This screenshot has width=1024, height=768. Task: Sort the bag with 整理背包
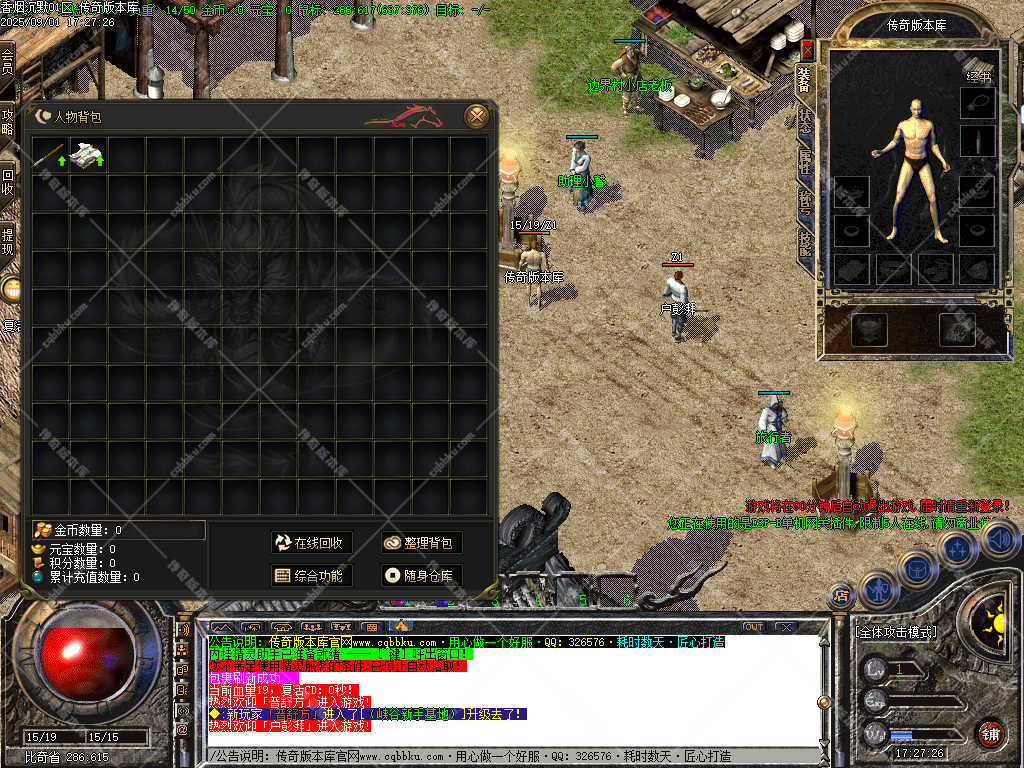pyautogui.click(x=421, y=543)
